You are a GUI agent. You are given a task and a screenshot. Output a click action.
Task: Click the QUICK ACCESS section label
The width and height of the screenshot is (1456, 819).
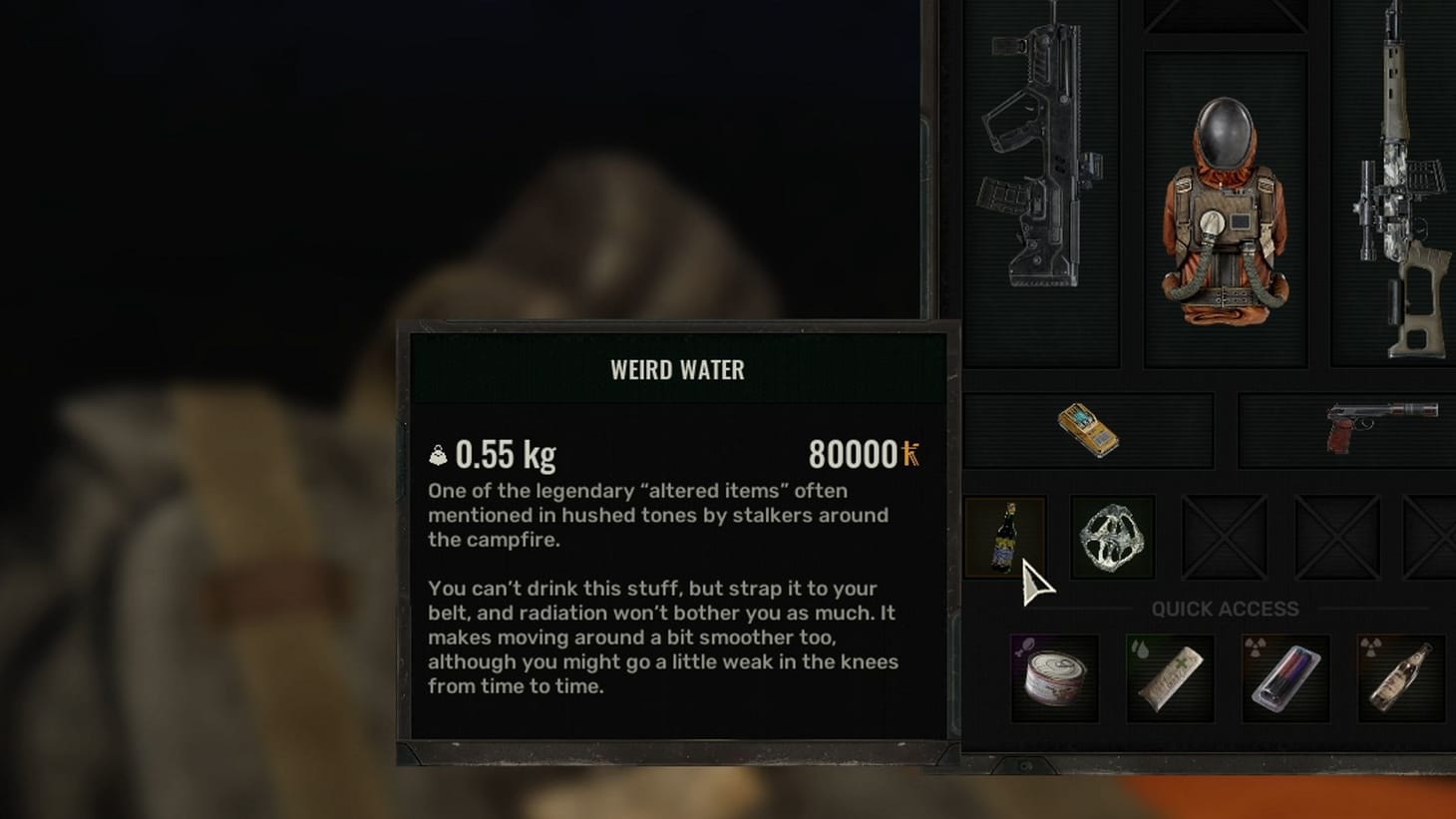pyautogui.click(x=1224, y=609)
